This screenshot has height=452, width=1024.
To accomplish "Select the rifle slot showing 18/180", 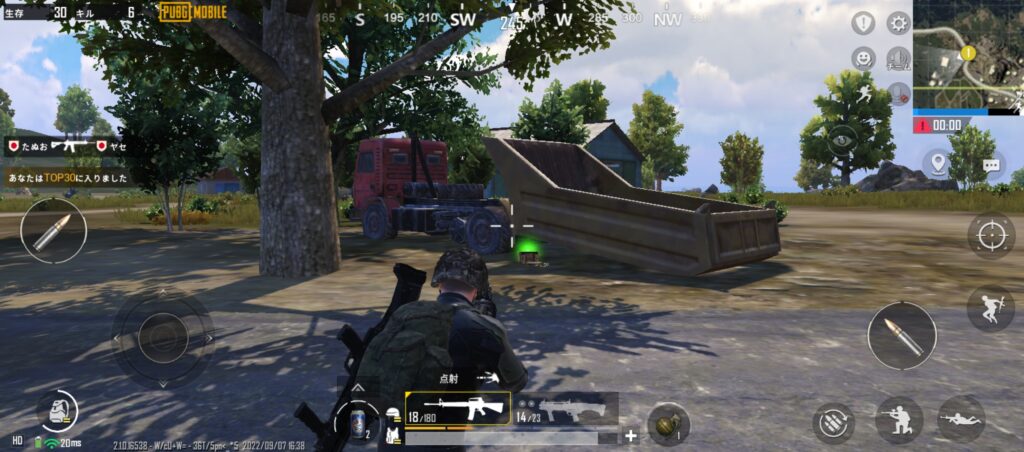I will pos(457,408).
